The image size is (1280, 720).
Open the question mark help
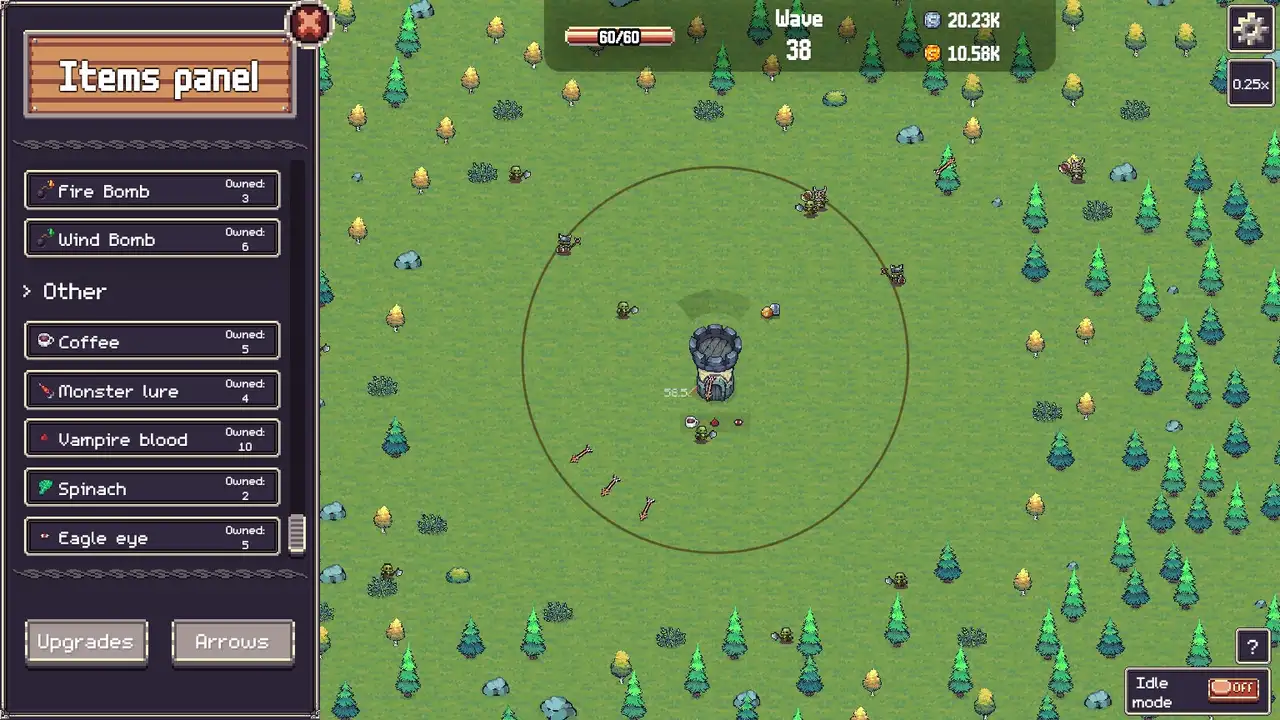click(1252, 647)
